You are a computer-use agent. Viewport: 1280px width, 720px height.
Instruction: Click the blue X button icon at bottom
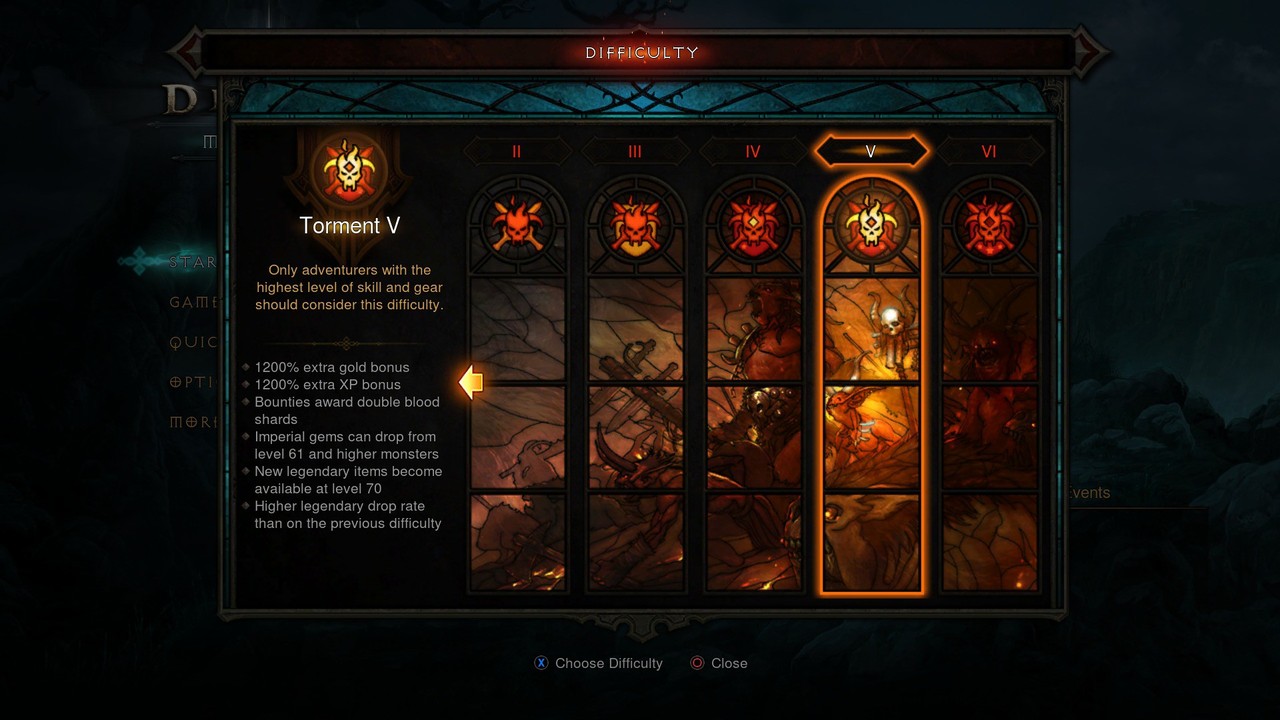pyautogui.click(x=540, y=663)
